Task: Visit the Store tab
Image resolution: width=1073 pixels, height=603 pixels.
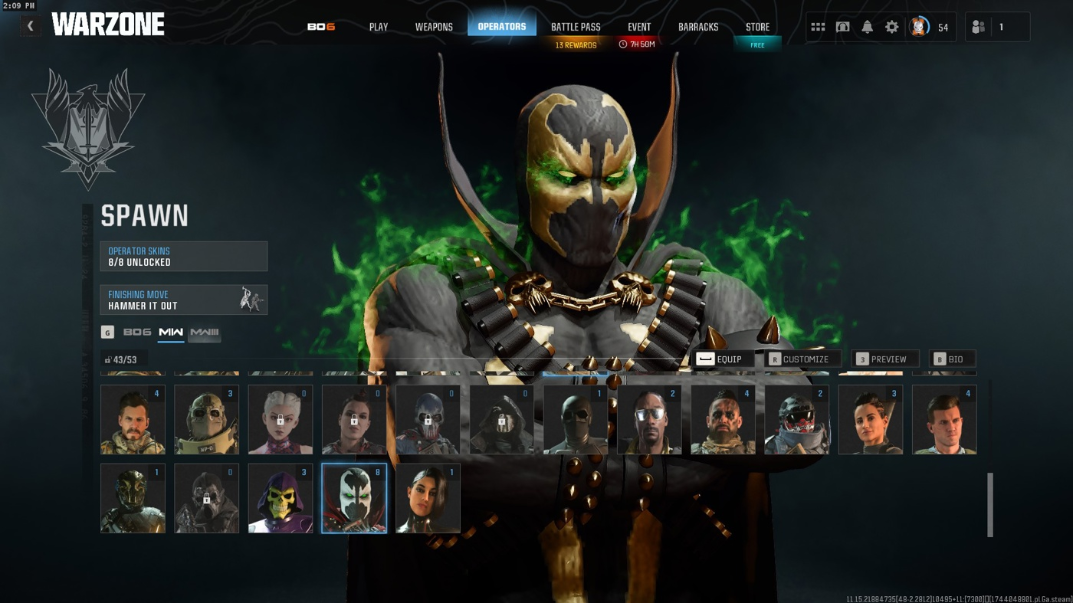Action: pos(757,27)
